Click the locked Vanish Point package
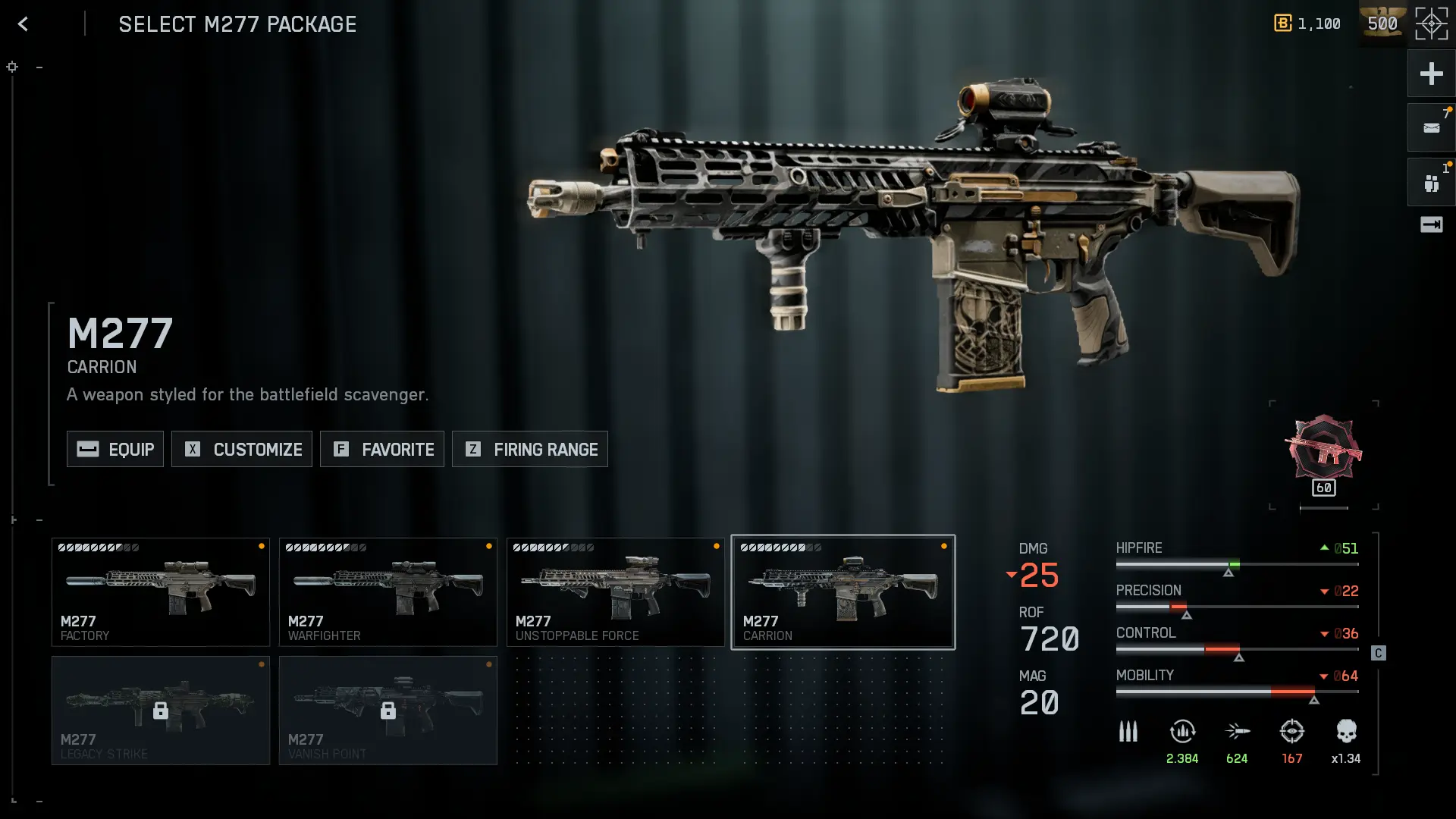 (x=388, y=711)
